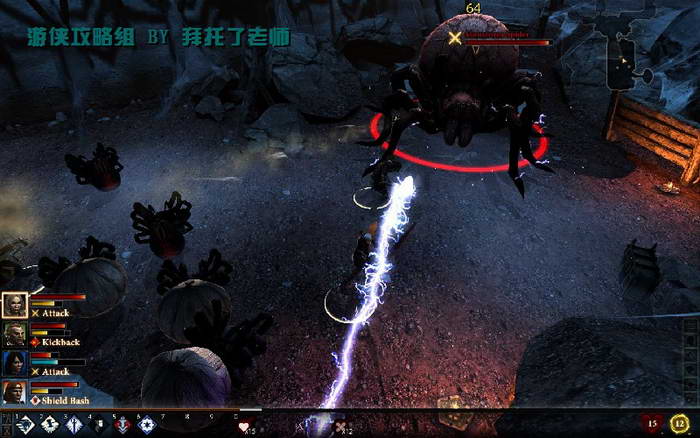700x438 pixels.
Task: Select the selected blonde party leader portrait
Action: tap(14, 305)
